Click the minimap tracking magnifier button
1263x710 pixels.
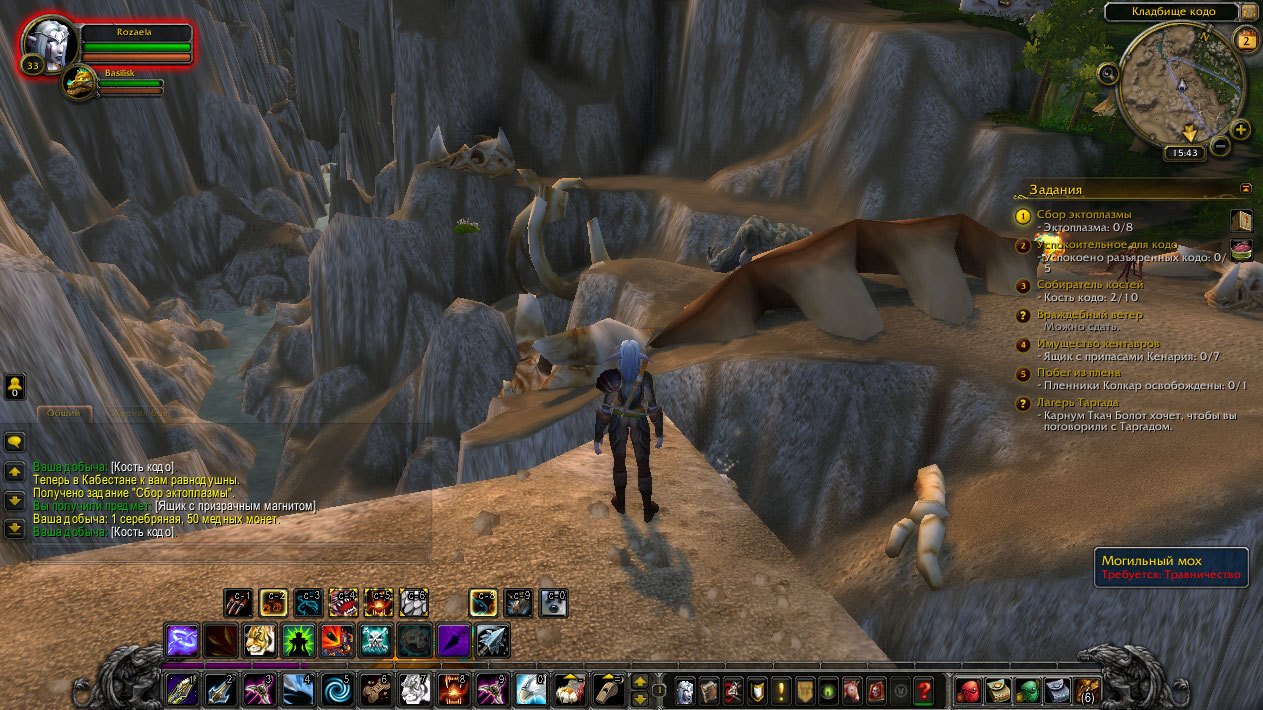(1107, 73)
